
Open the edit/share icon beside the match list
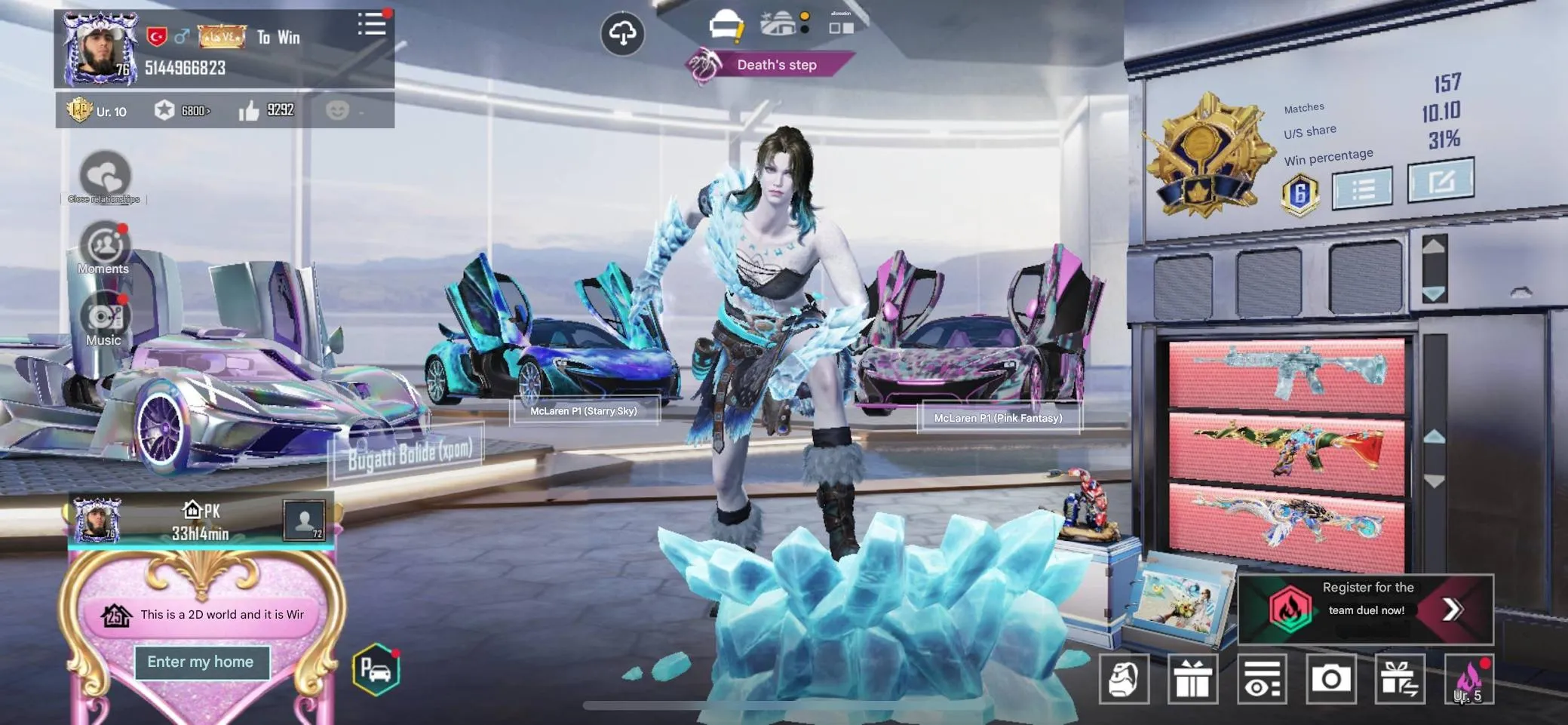tap(1442, 181)
